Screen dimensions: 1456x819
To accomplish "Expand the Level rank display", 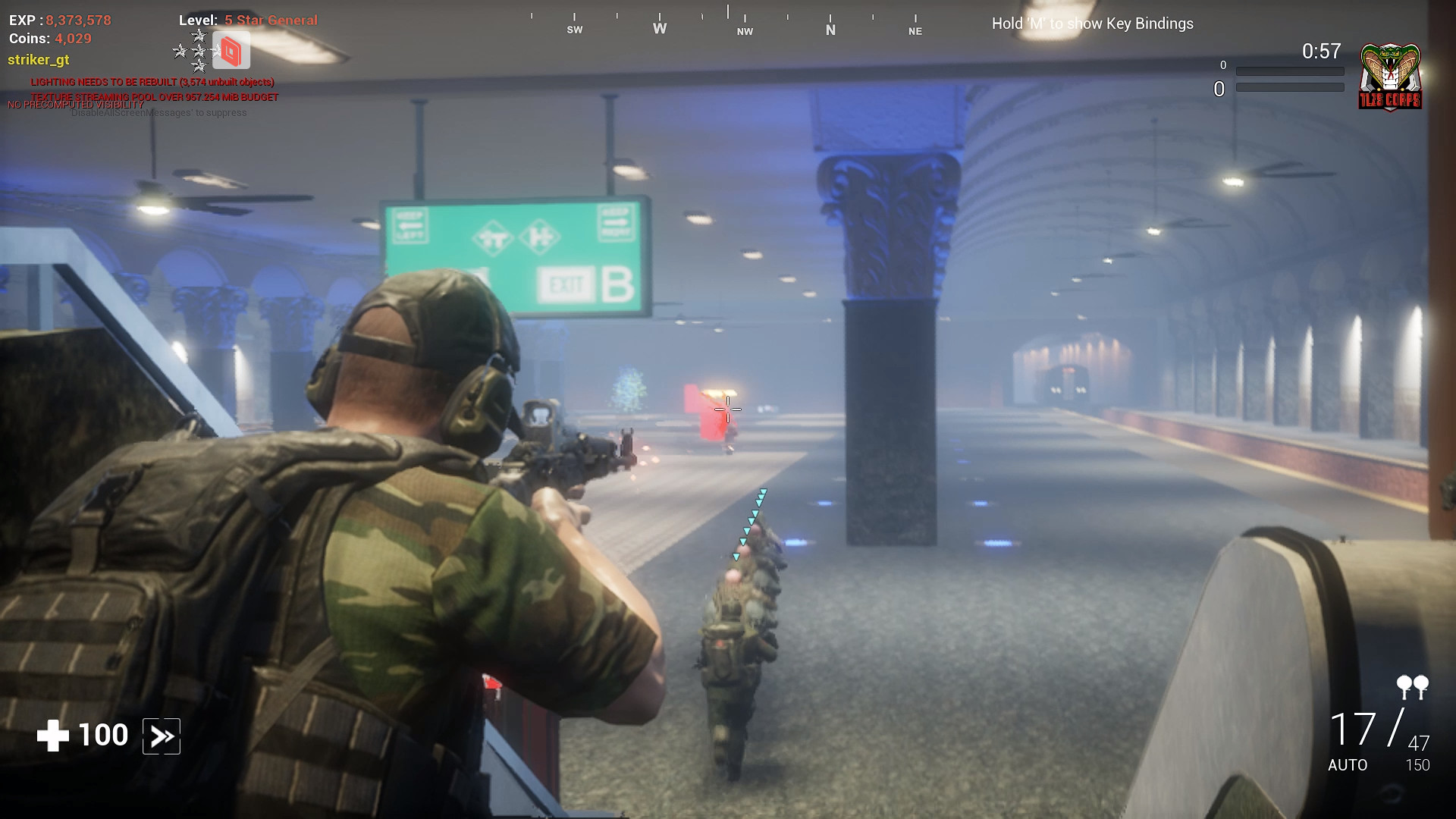I will click(247, 20).
